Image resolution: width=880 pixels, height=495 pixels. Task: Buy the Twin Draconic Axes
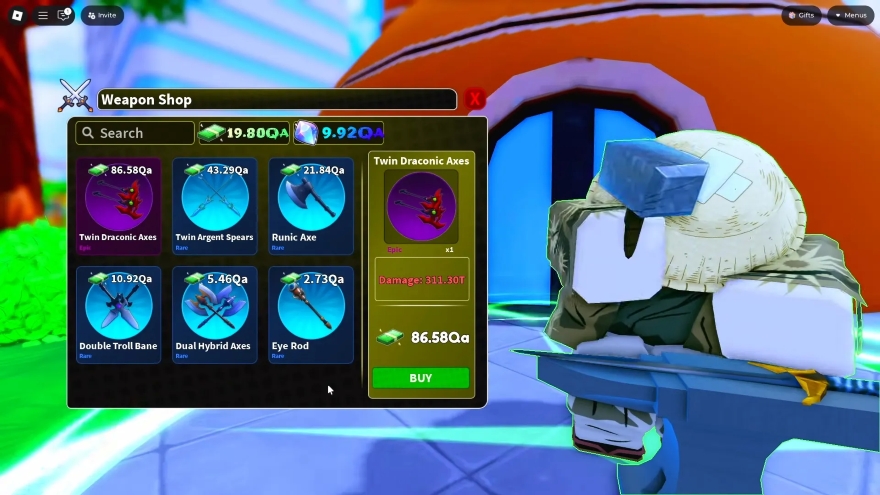point(420,378)
